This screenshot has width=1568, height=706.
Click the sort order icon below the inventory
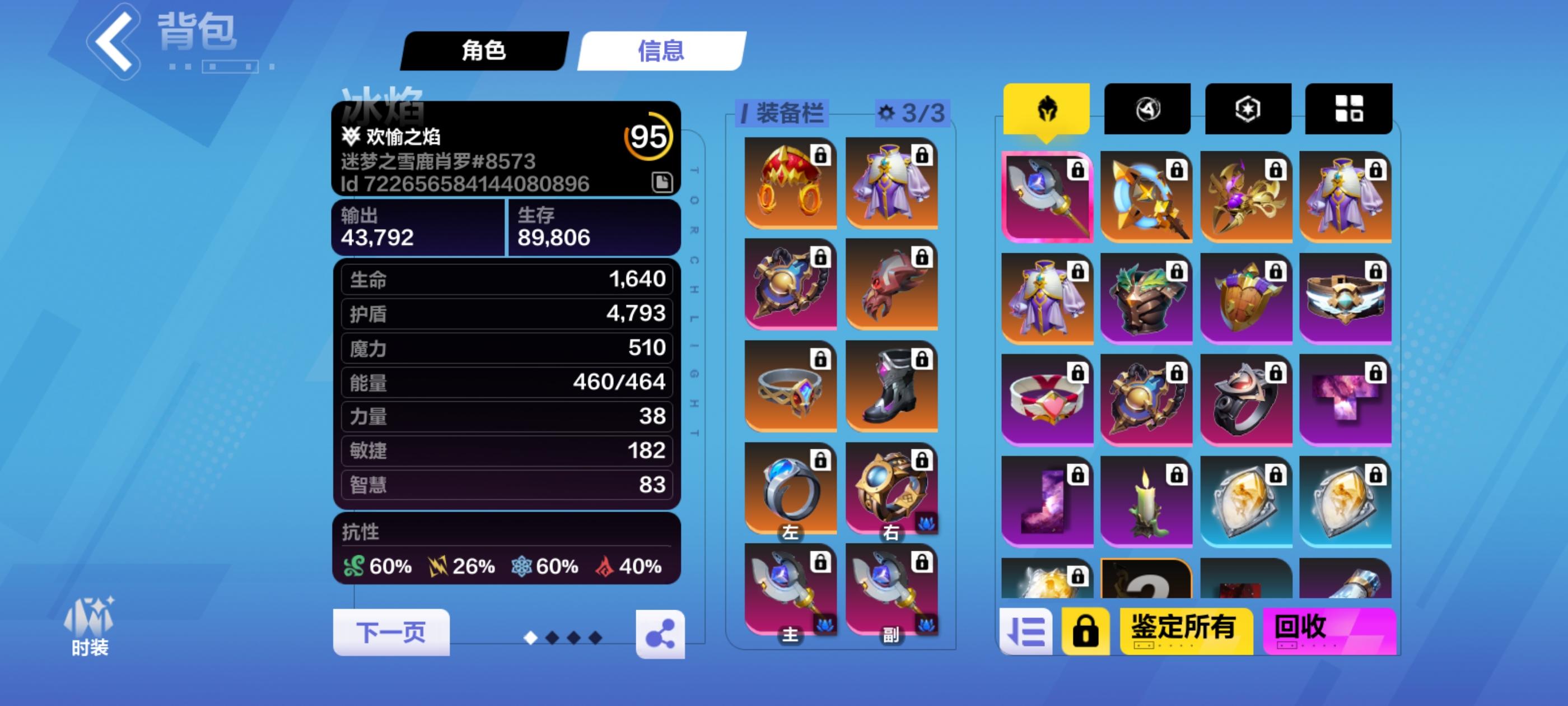[x=1029, y=631]
